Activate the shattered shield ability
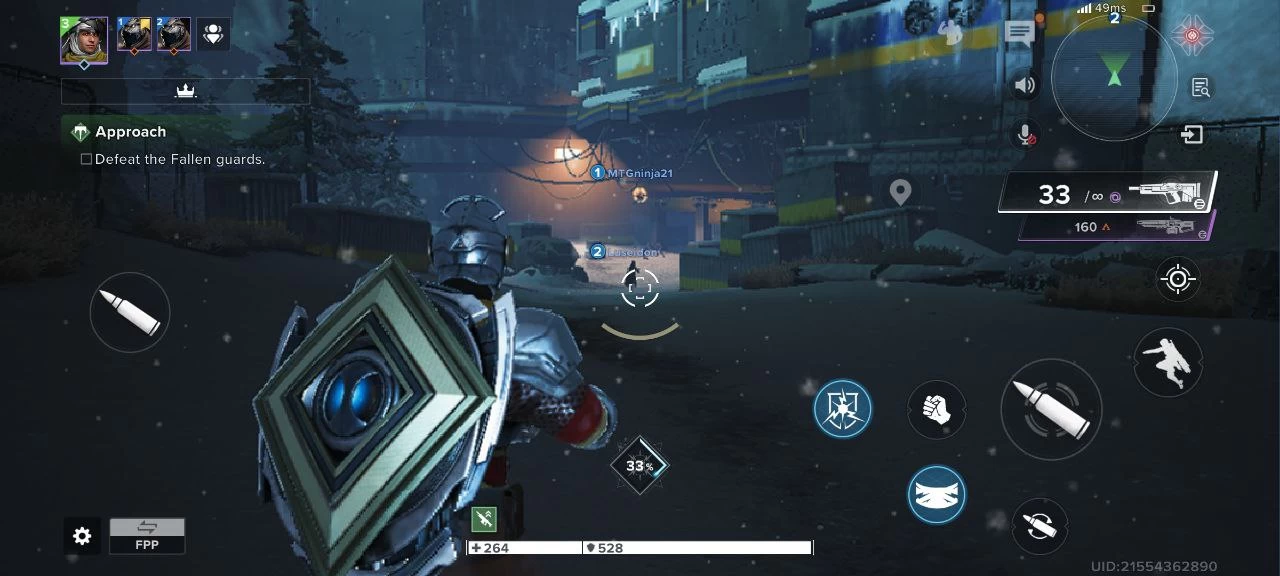 point(842,408)
